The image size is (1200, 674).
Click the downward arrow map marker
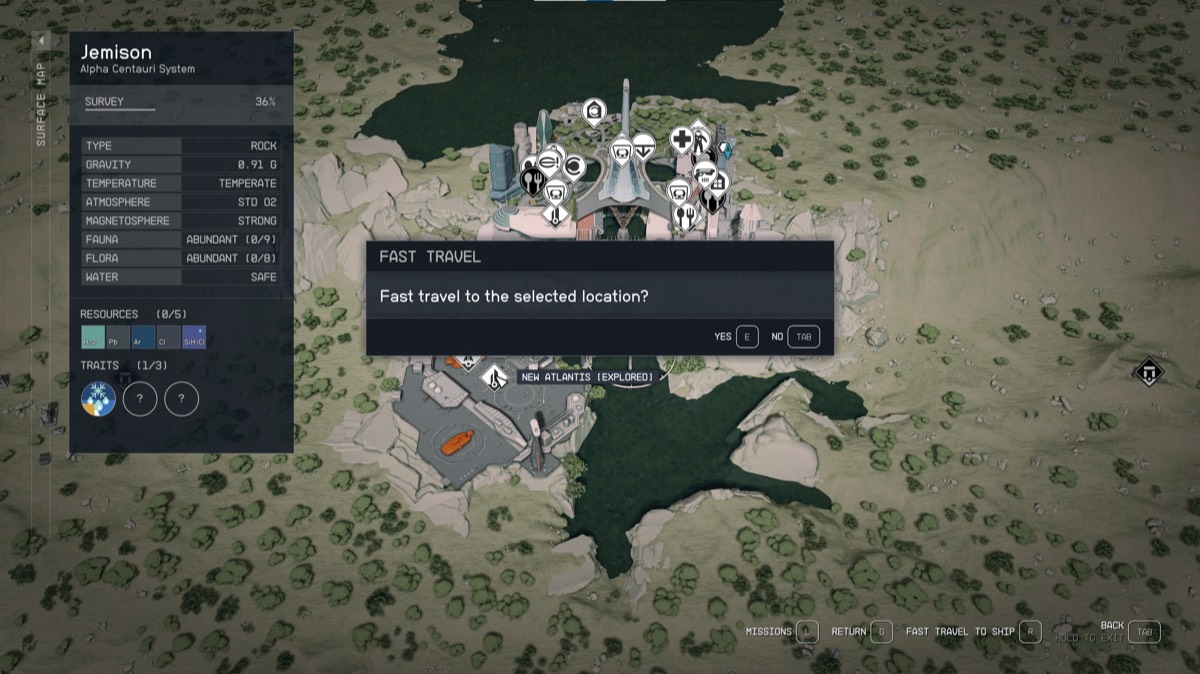point(645,143)
